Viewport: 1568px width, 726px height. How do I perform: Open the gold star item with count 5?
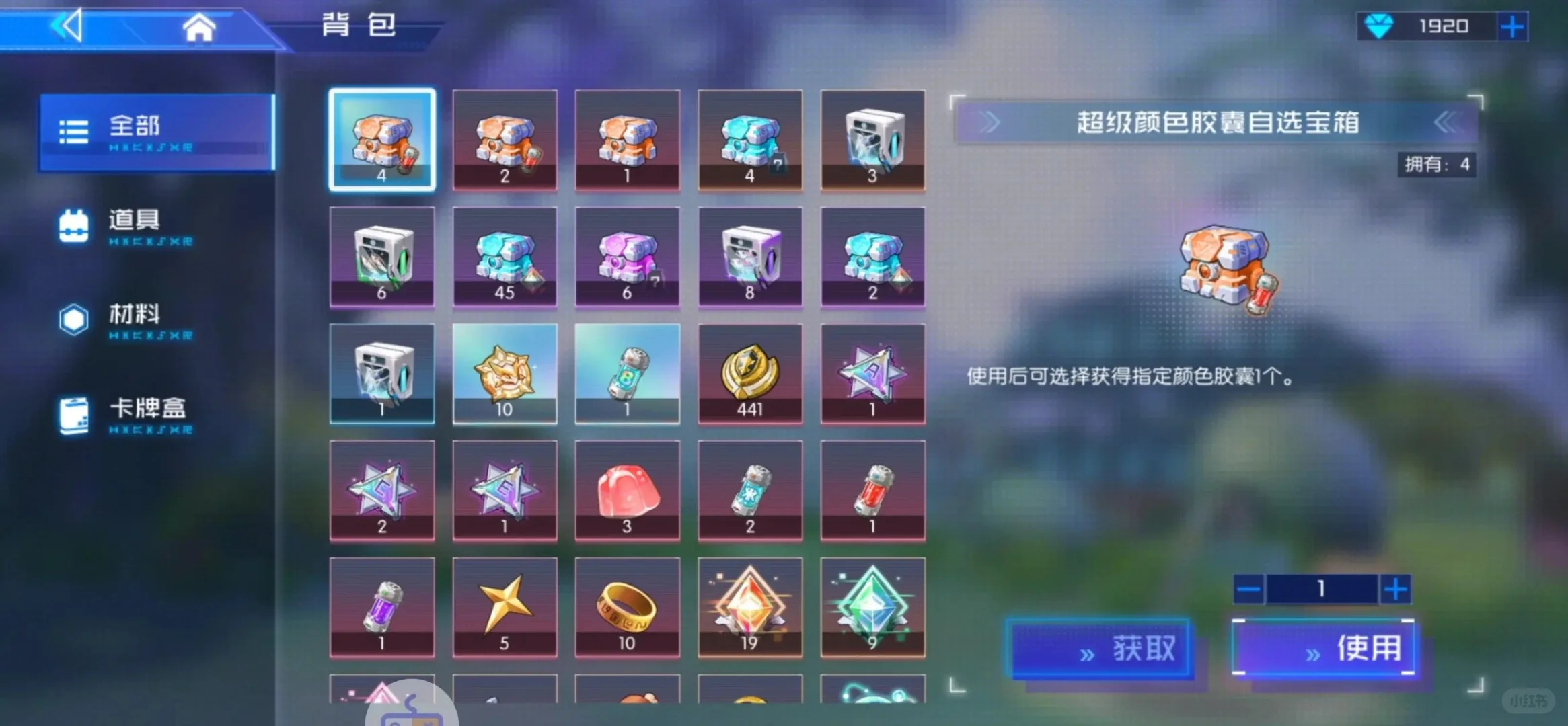(x=505, y=607)
